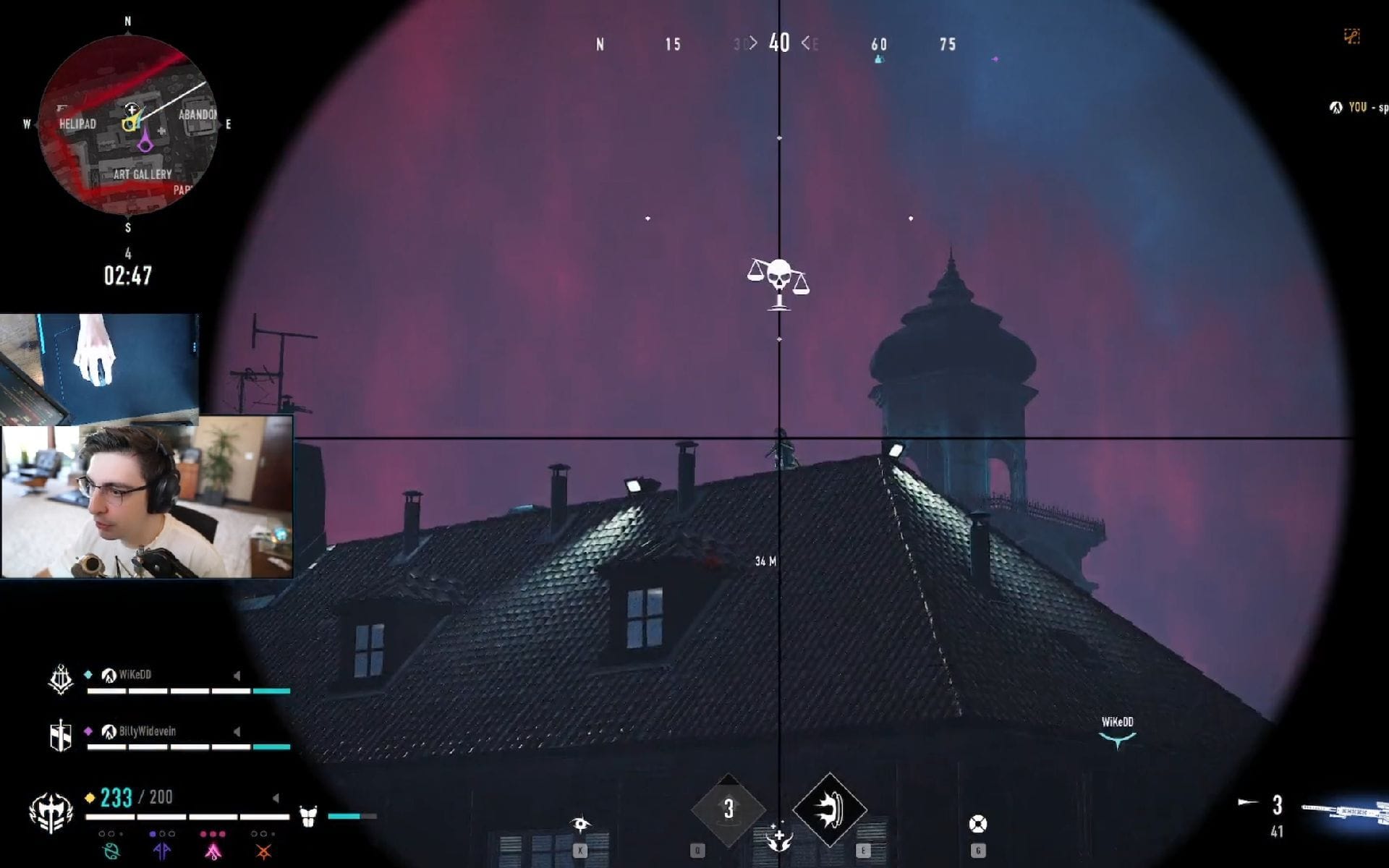Click the body armor icon
Image resolution: width=1389 pixels, height=868 pixels.
click(308, 817)
